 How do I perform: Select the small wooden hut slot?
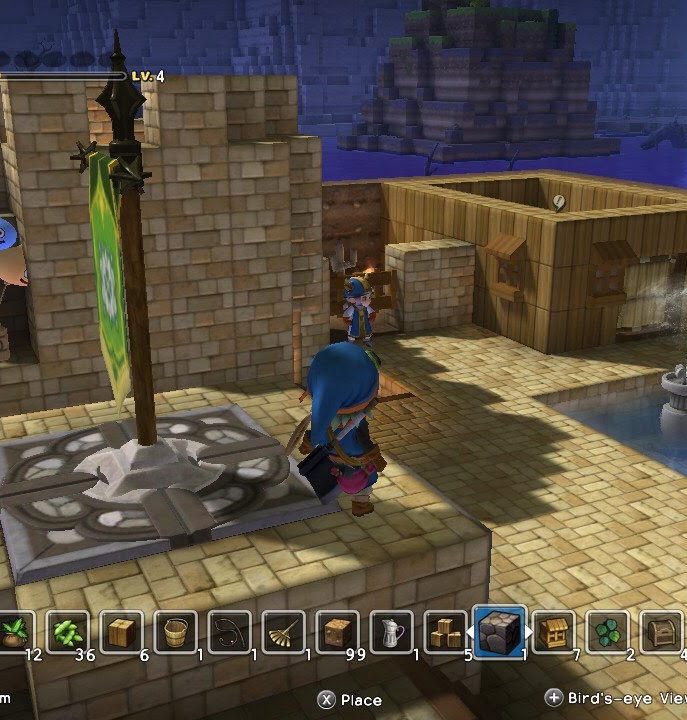553,632
